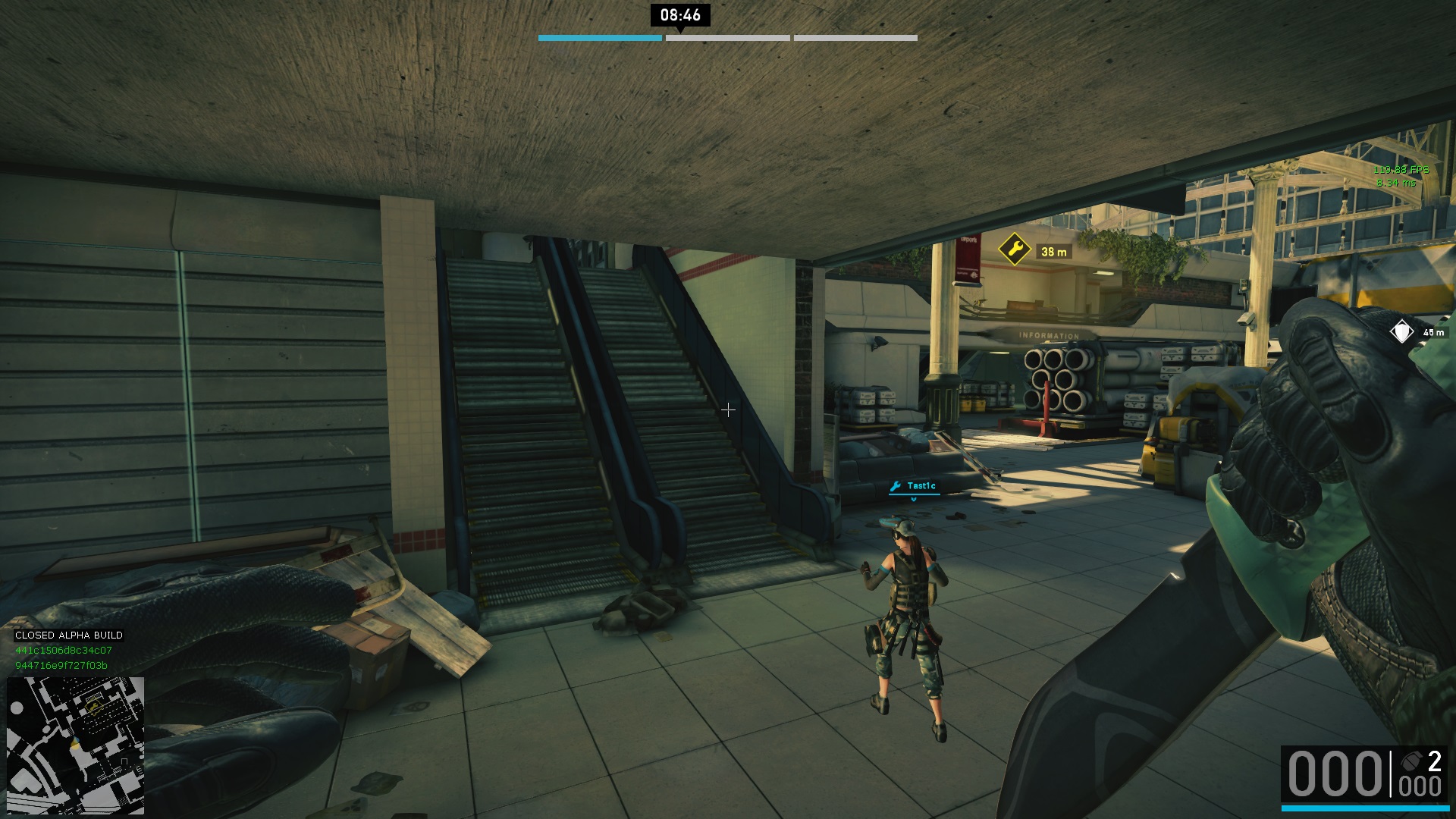Click the white shield objective marker
Screen dimensions: 1456x819
click(x=1401, y=332)
